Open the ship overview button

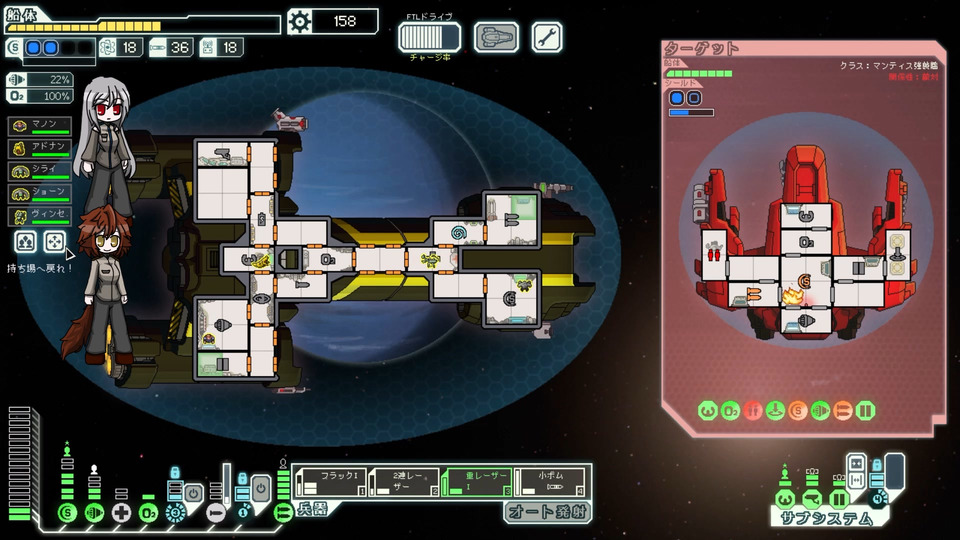tap(495, 37)
